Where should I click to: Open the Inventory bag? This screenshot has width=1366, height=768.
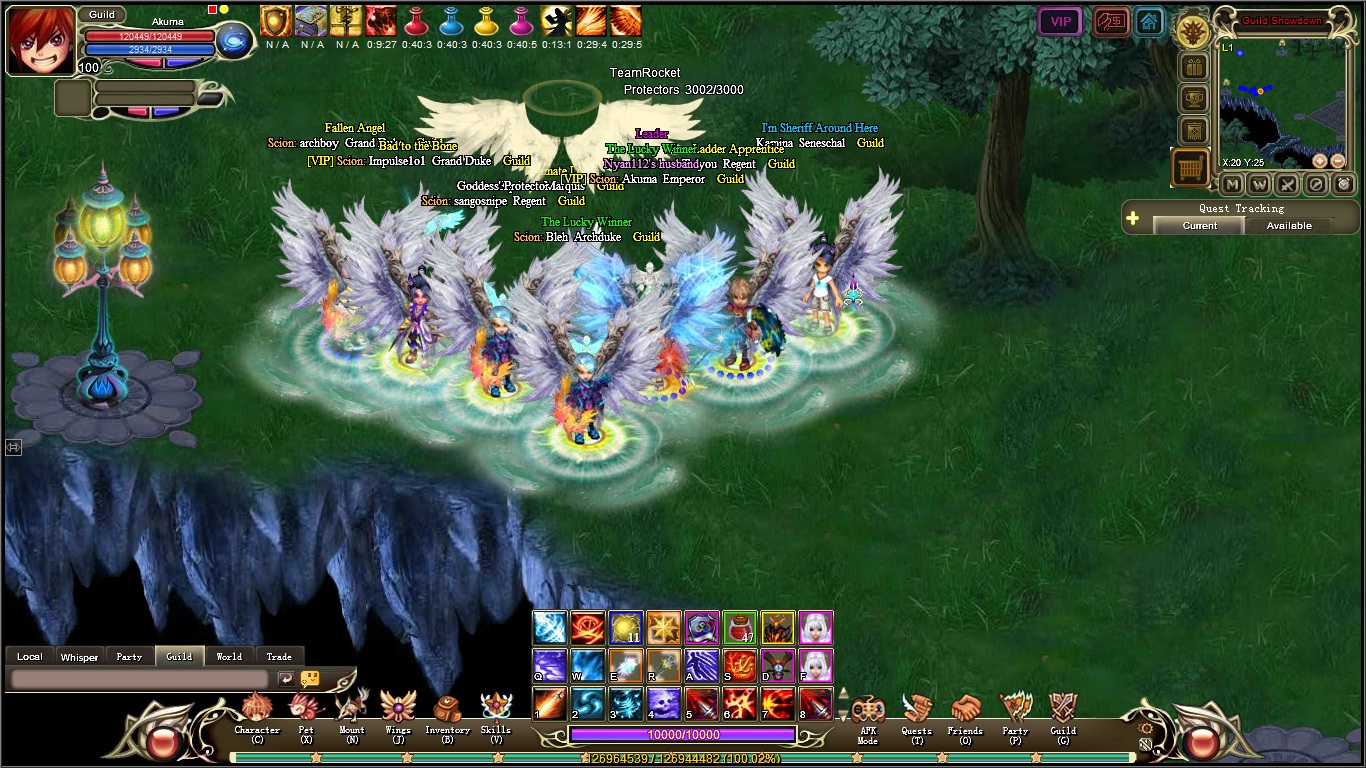click(447, 712)
